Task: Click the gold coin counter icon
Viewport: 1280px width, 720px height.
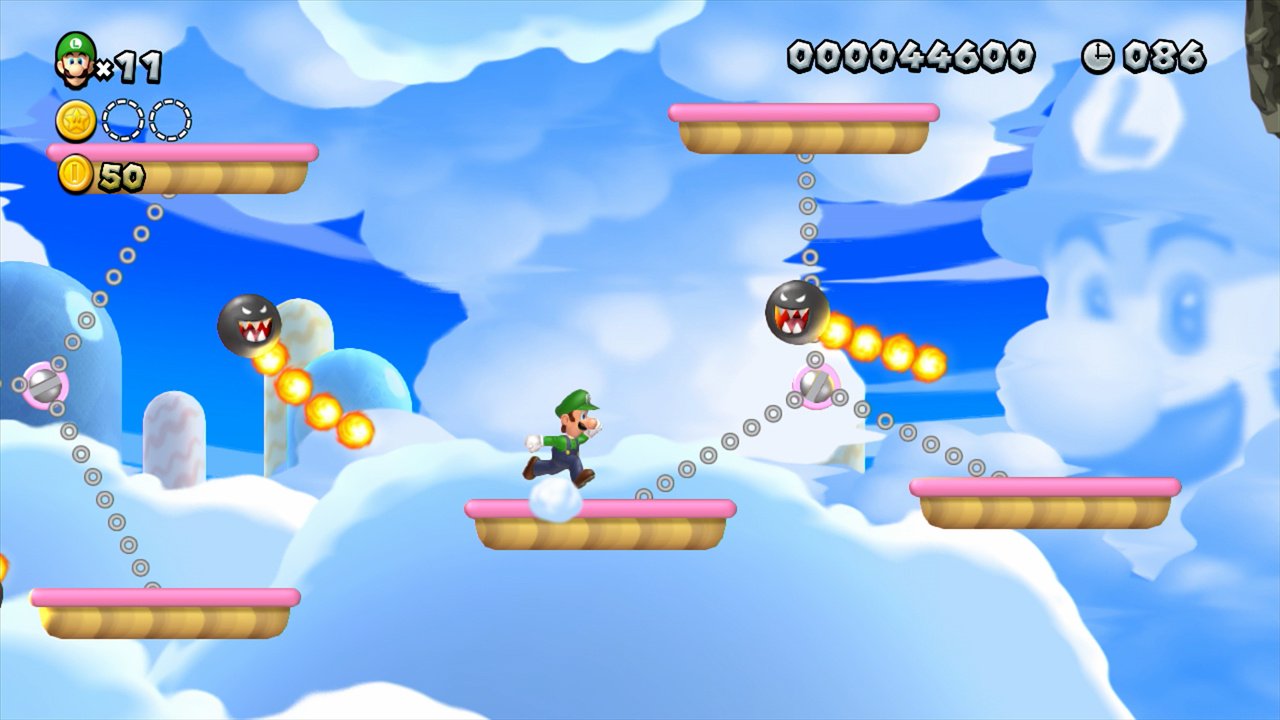Action: point(75,174)
